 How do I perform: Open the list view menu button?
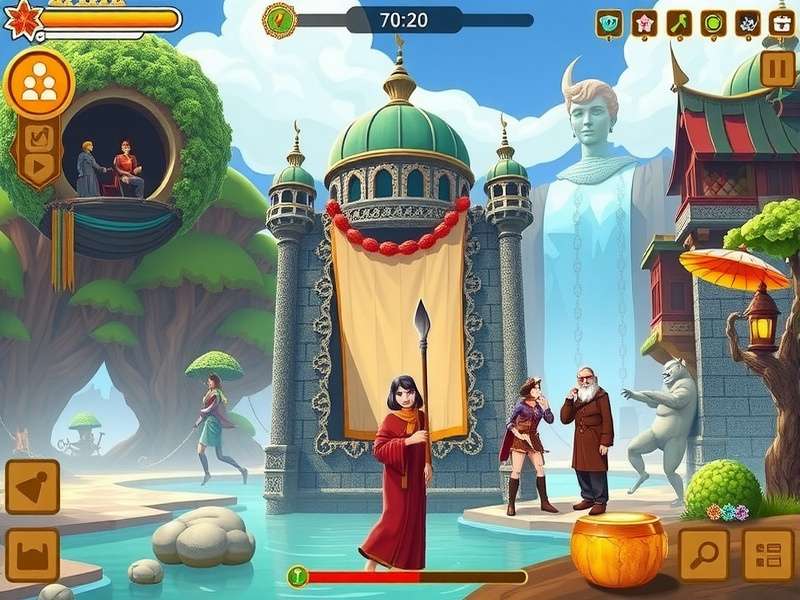point(768,554)
